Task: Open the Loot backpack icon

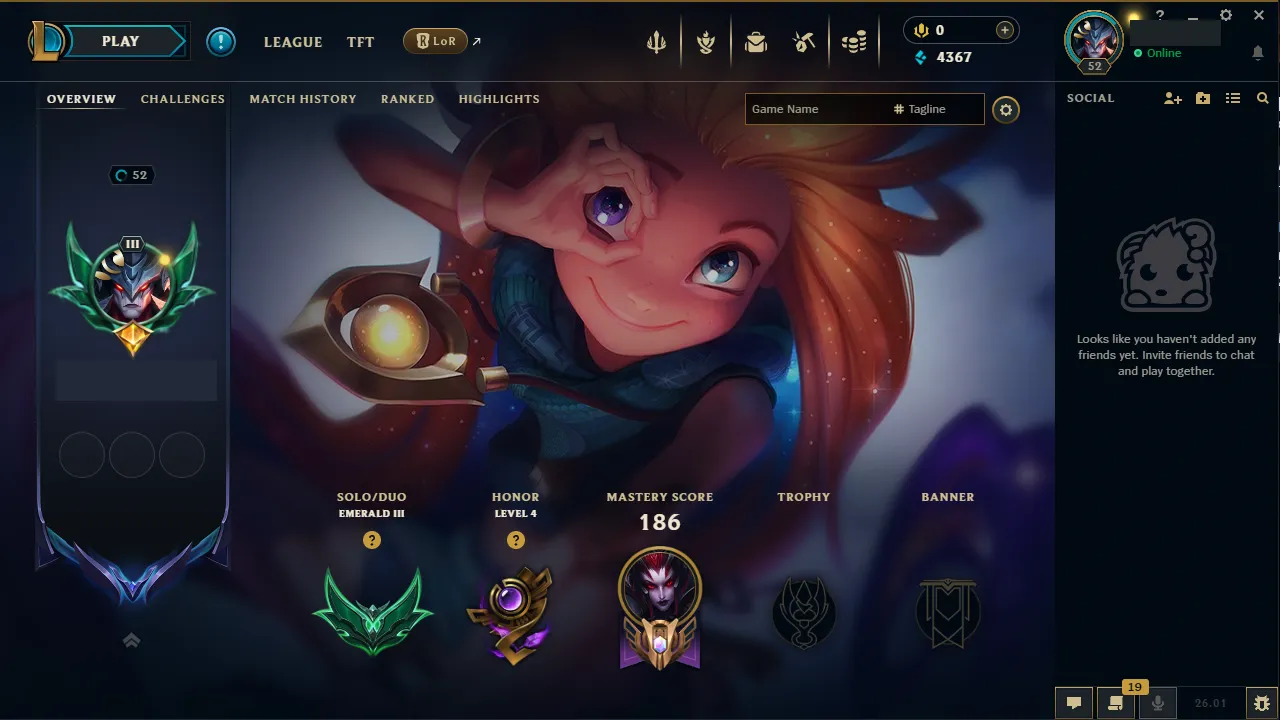Action: click(x=755, y=41)
